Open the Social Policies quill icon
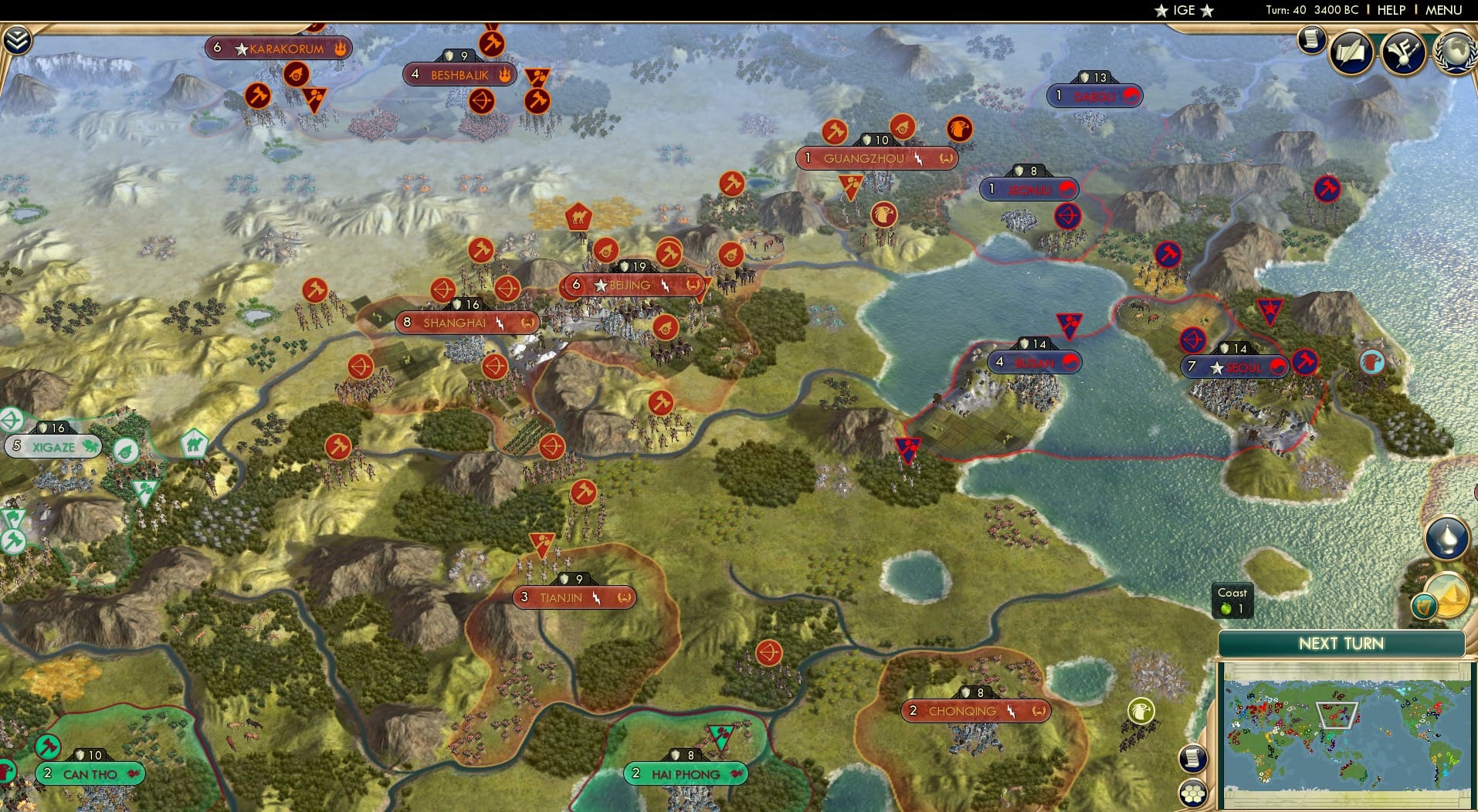This screenshot has width=1478, height=812. [1350, 51]
